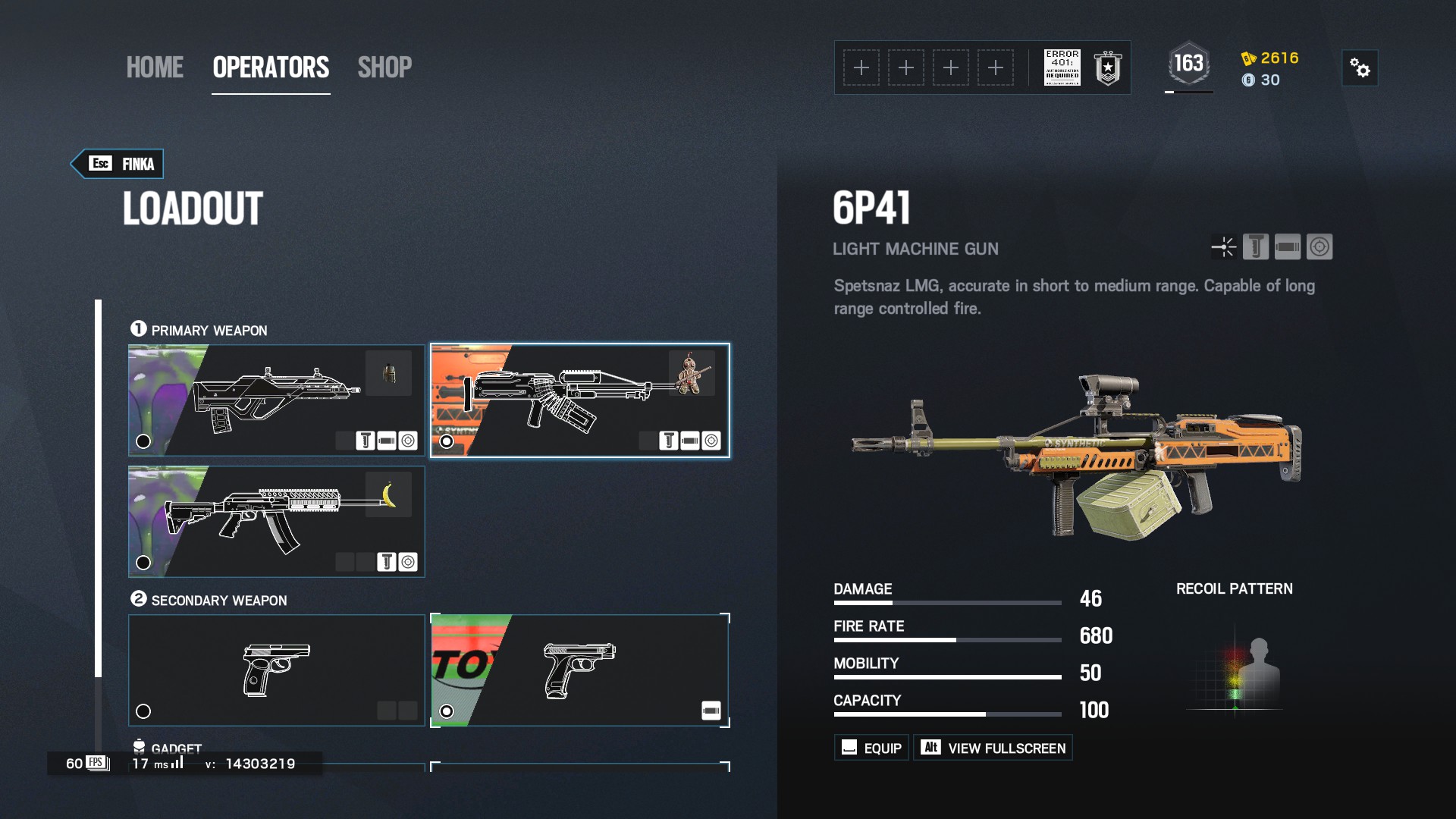Choose the 6P41 LMG primary weapon card
The height and width of the screenshot is (819, 1456).
tap(579, 400)
